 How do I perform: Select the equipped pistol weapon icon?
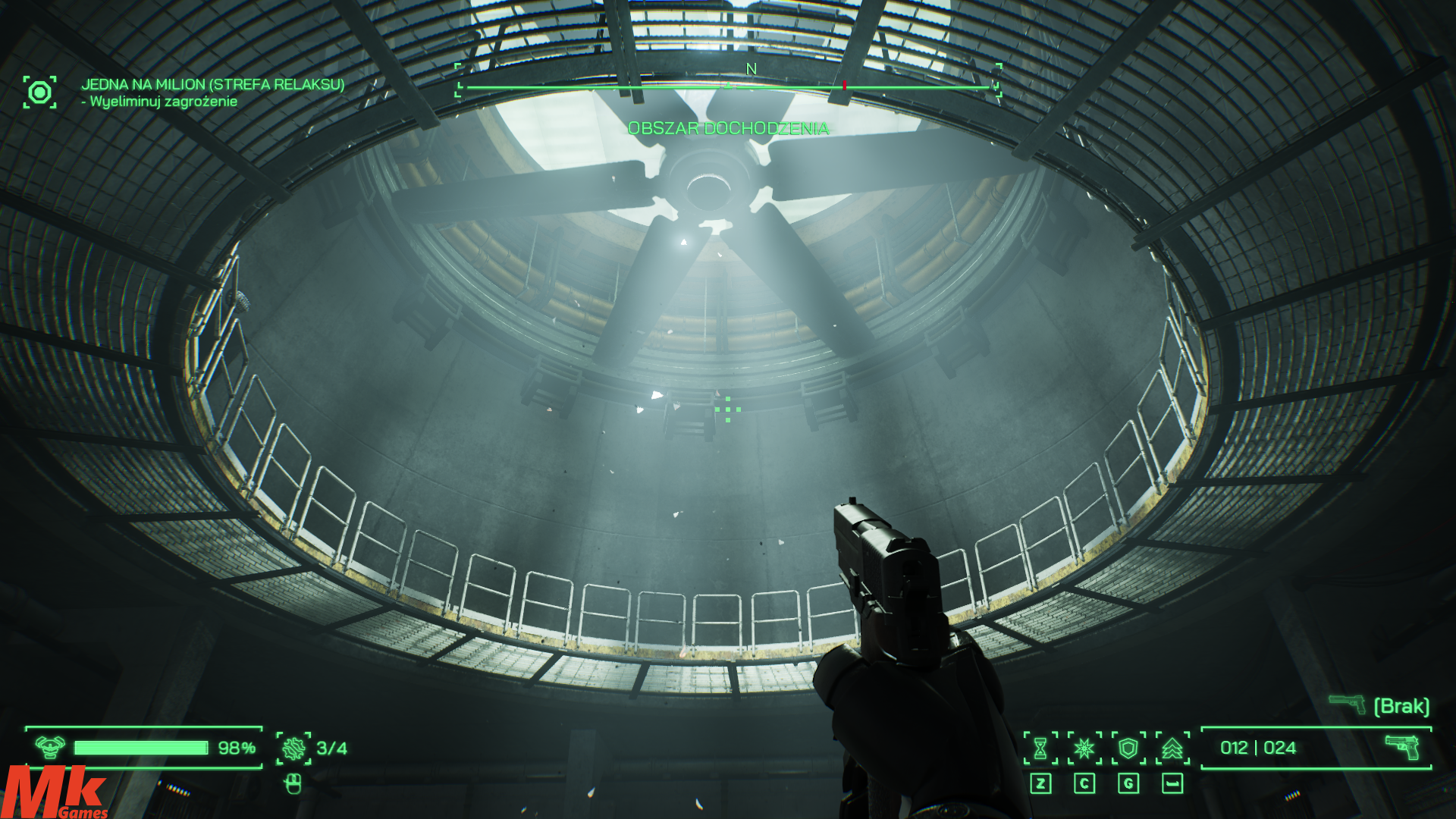[1402, 747]
